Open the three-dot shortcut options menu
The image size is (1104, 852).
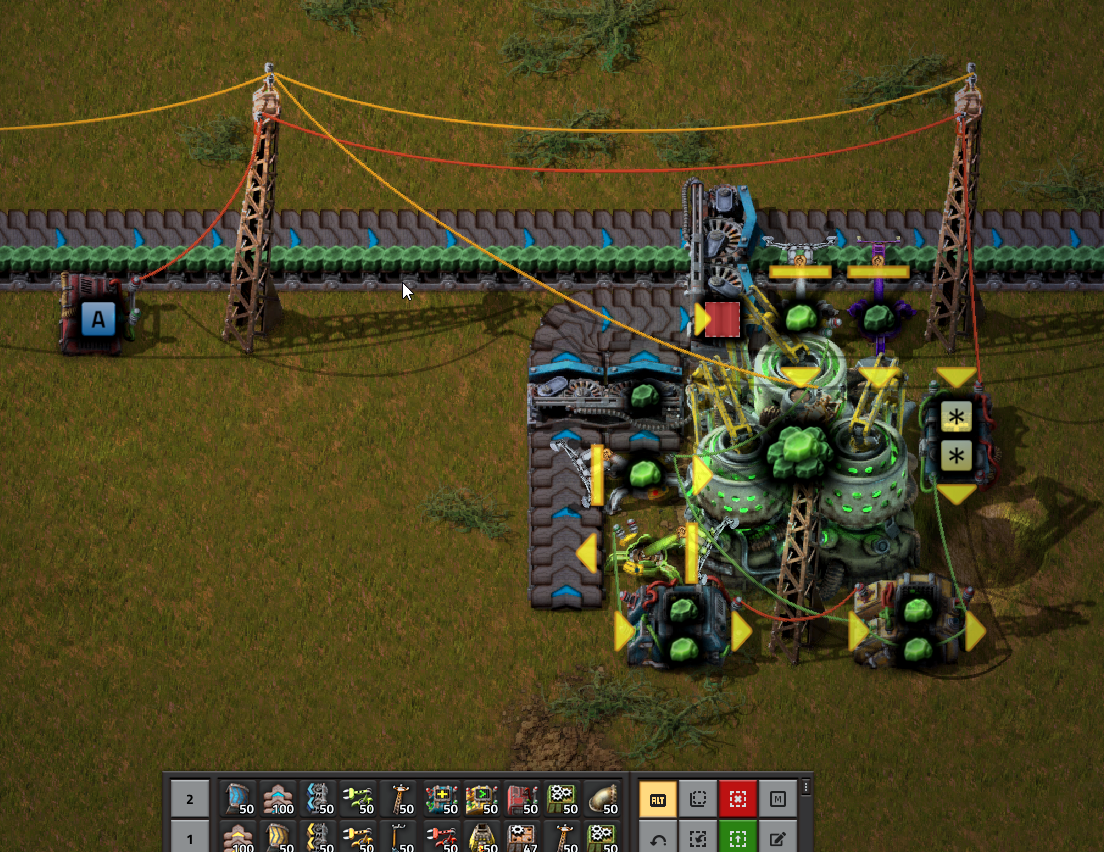coord(806,788)
